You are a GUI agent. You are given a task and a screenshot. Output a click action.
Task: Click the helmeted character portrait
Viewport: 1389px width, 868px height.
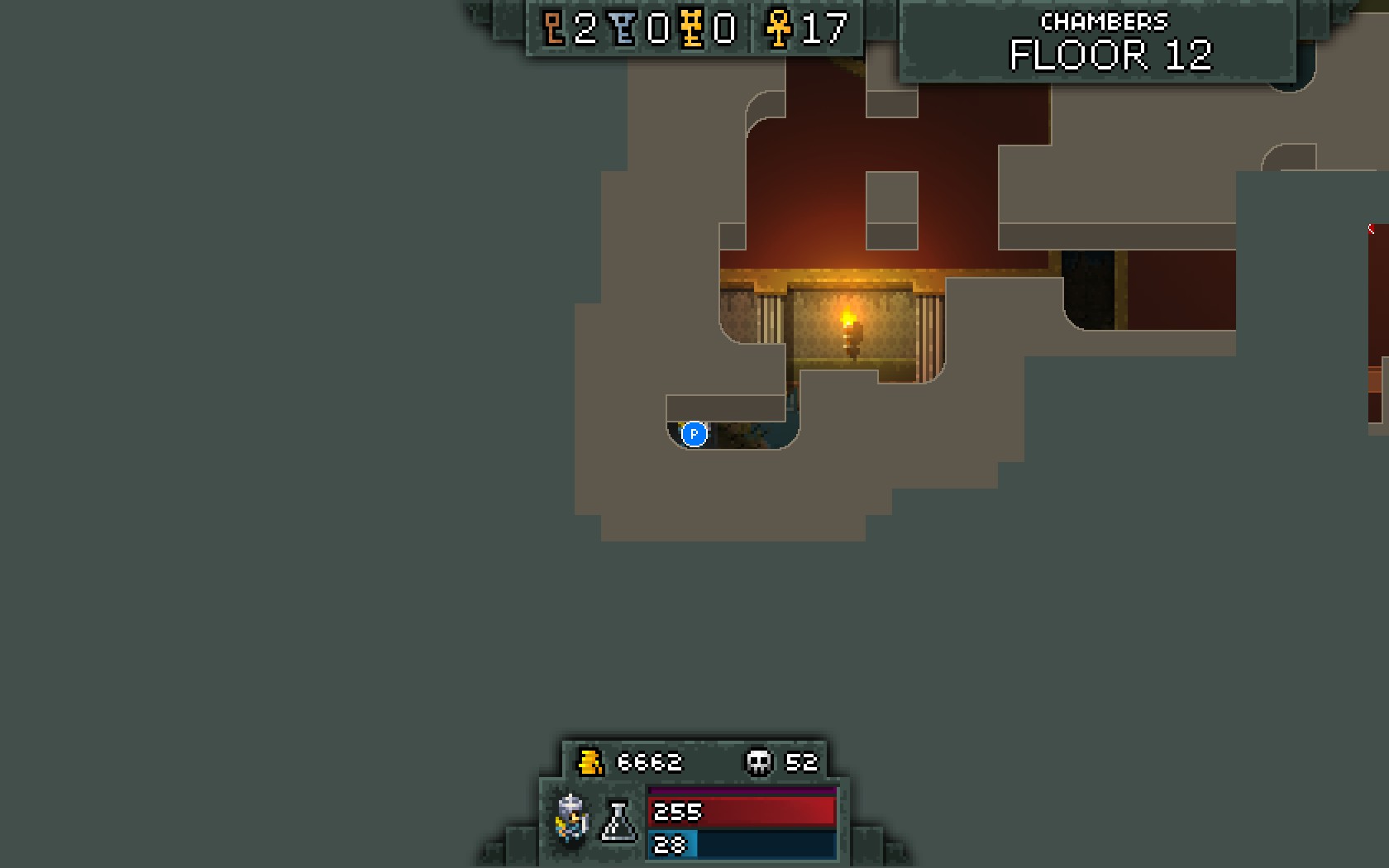point(571,818)
